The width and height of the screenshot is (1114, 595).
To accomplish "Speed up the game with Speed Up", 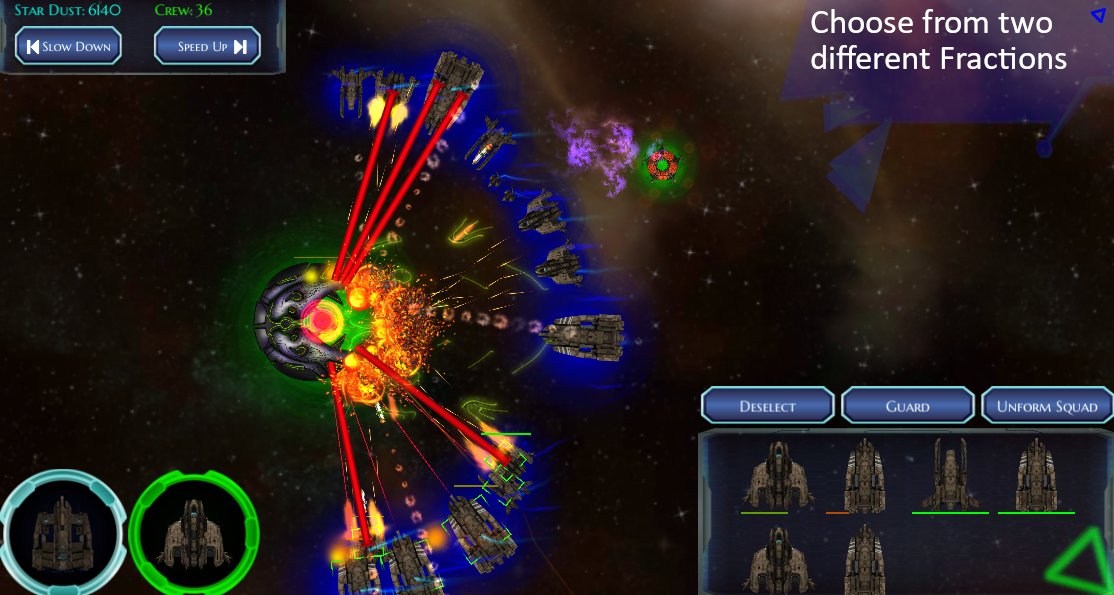I will [x=207, y=46].
